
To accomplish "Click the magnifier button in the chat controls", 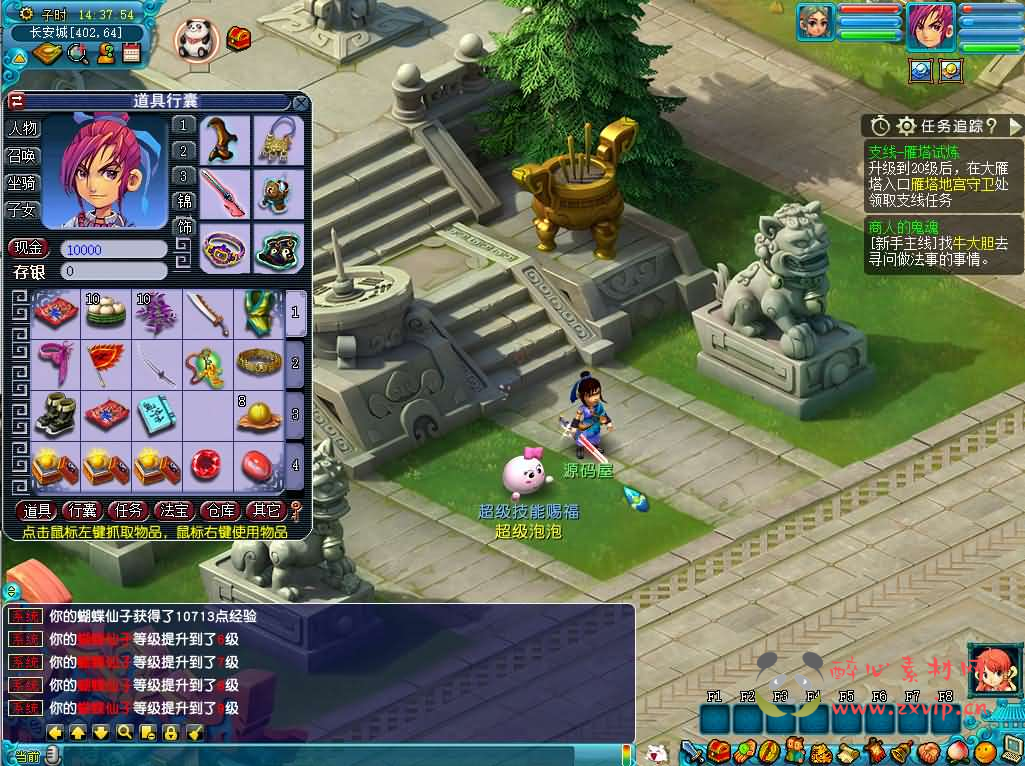I will click(124, 732).
